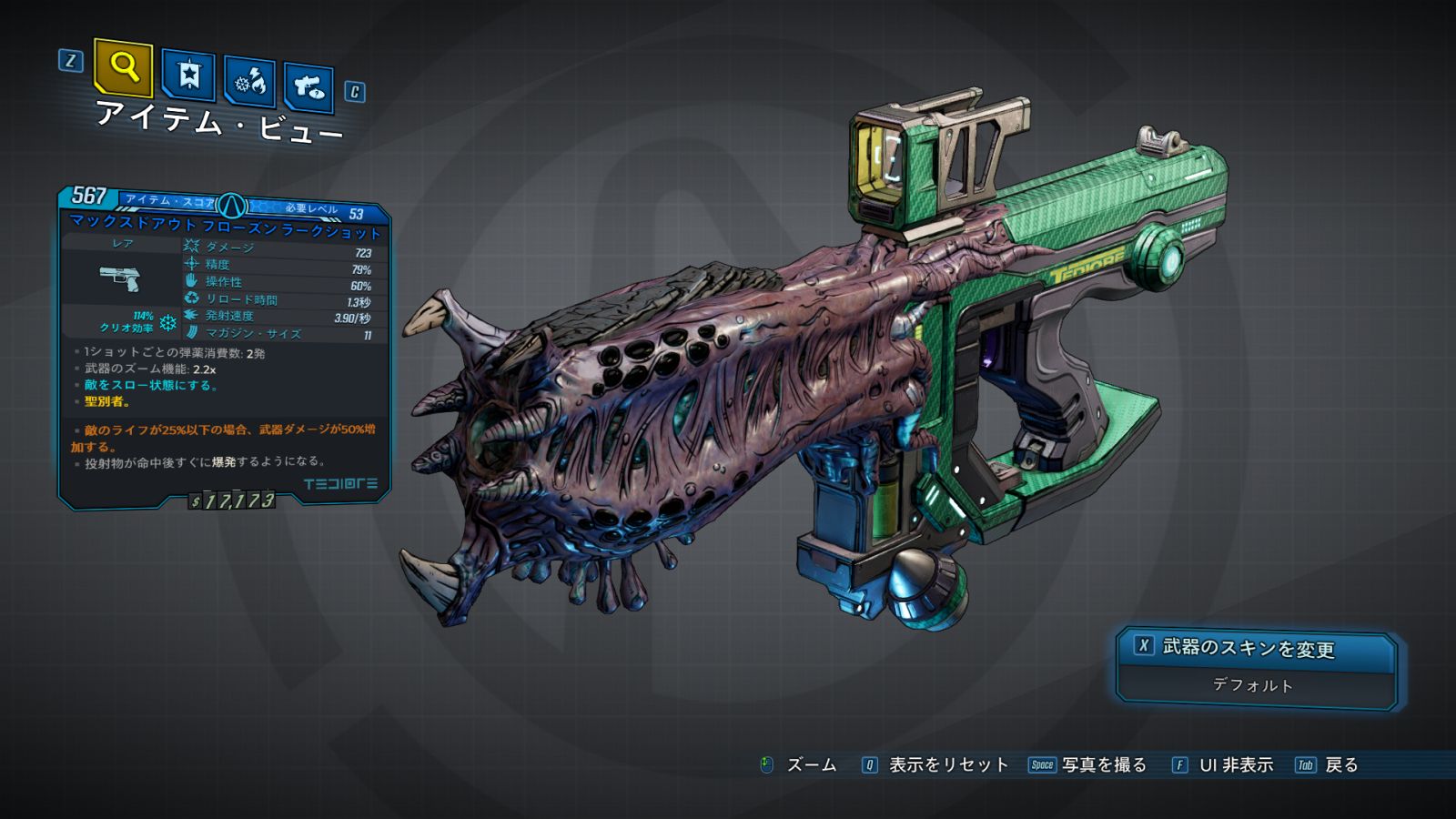Switch to the star banner tab
Viewport: 1456px width, 819px height.
tap(188, 75)
